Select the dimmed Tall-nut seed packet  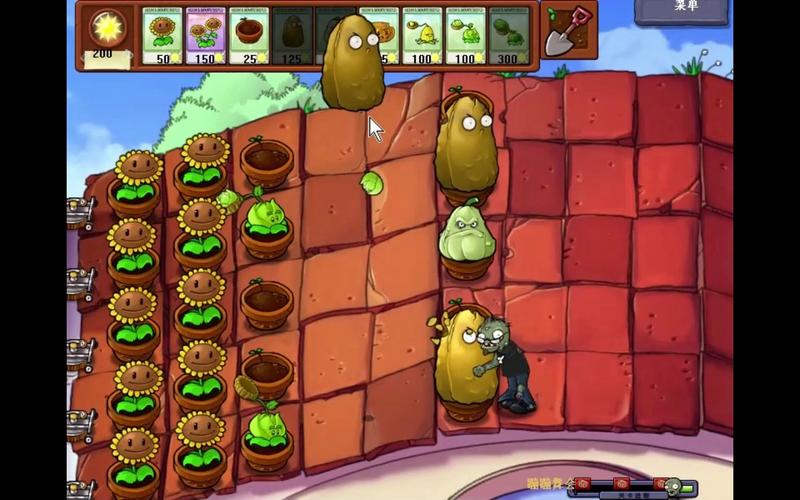click(292, 37)
